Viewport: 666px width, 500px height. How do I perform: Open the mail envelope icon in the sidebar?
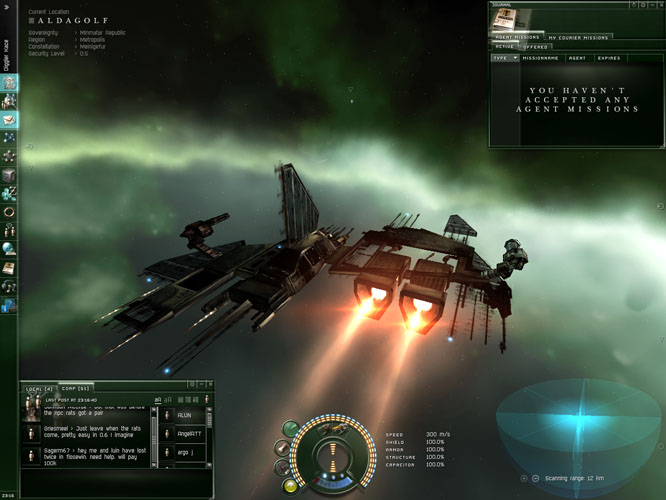point(9,119)
